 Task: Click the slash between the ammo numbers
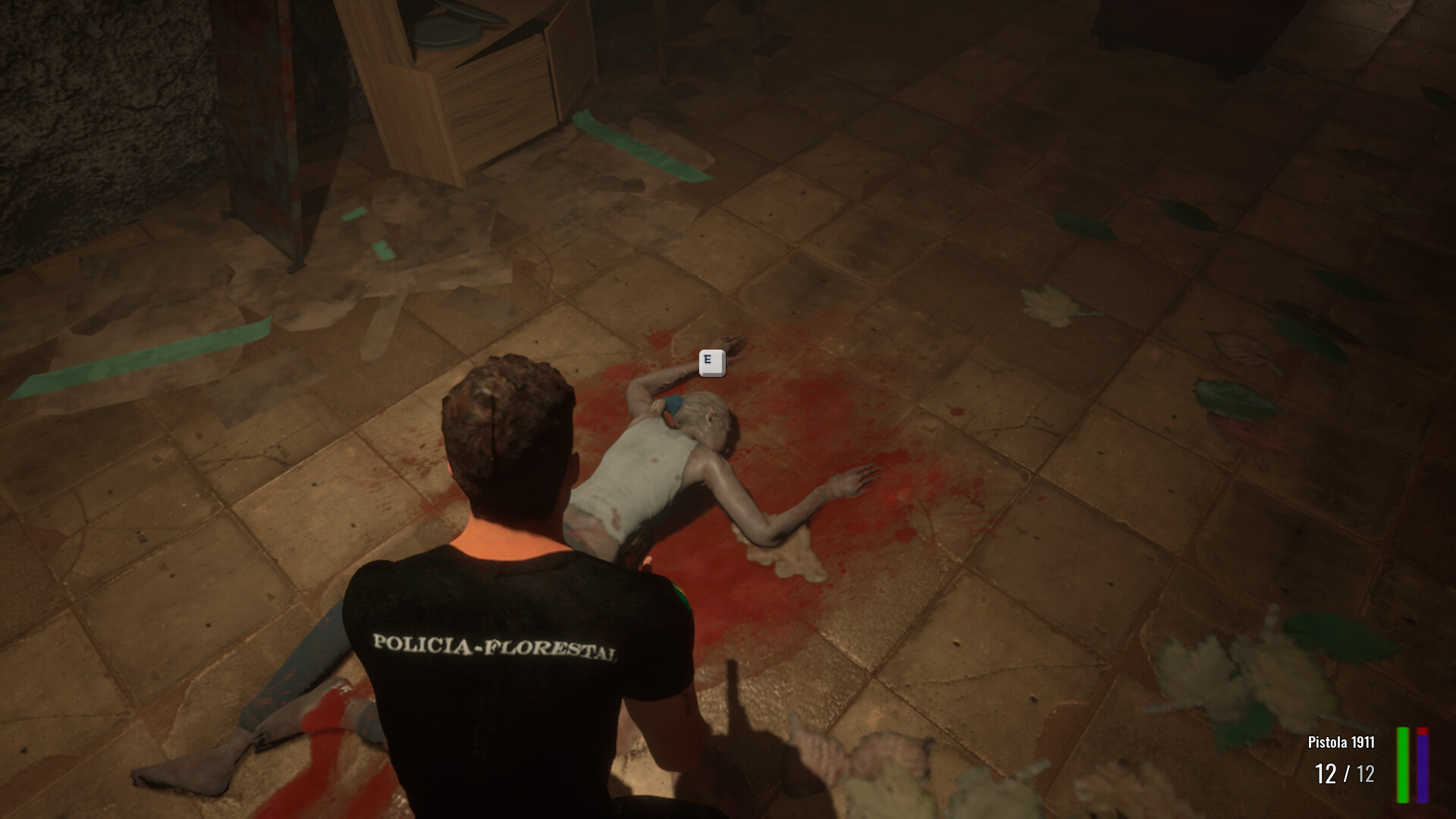pyautogui.click(x=1347, y=773)
